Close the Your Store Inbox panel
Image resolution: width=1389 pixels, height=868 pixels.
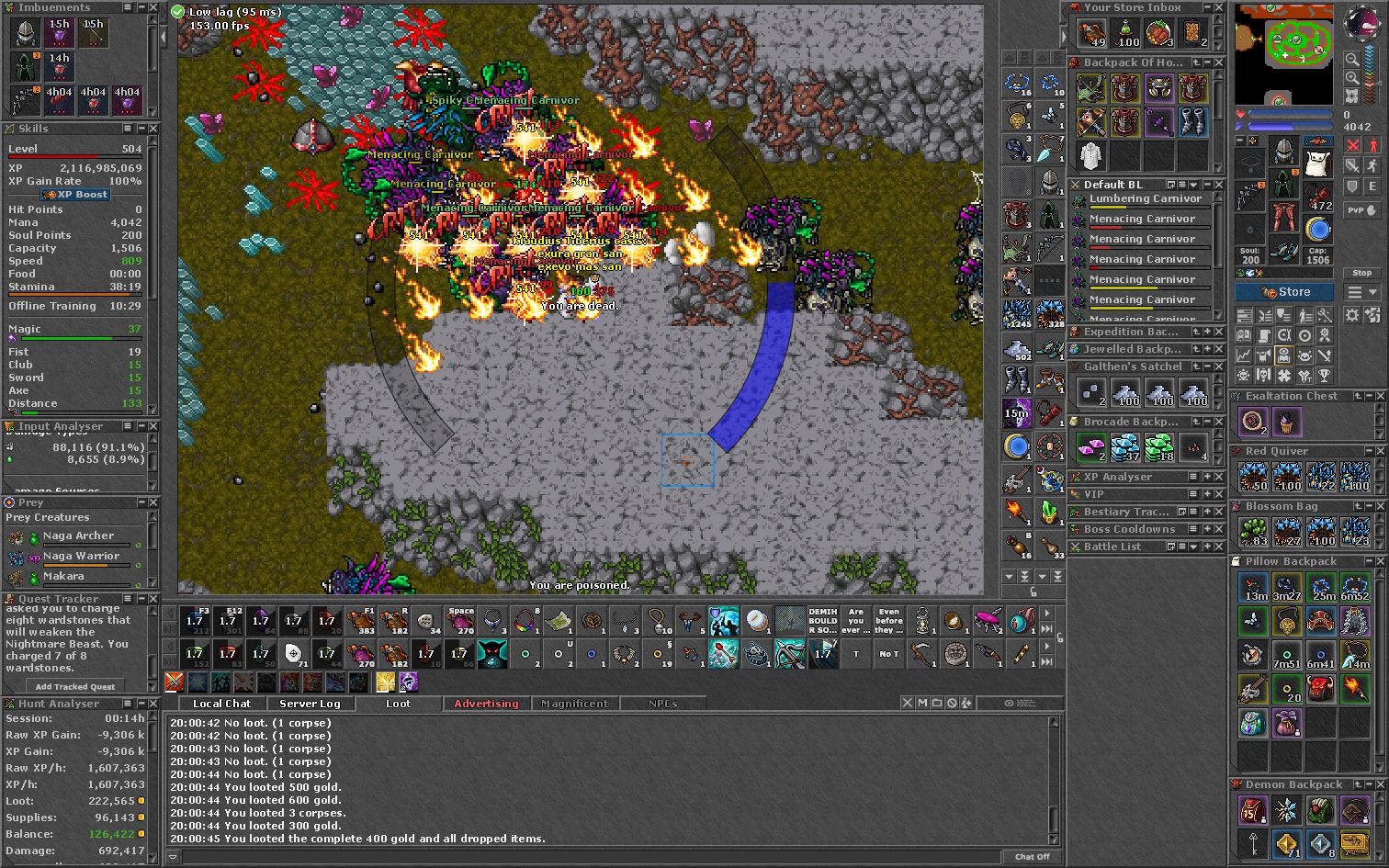pos(1219,7)
